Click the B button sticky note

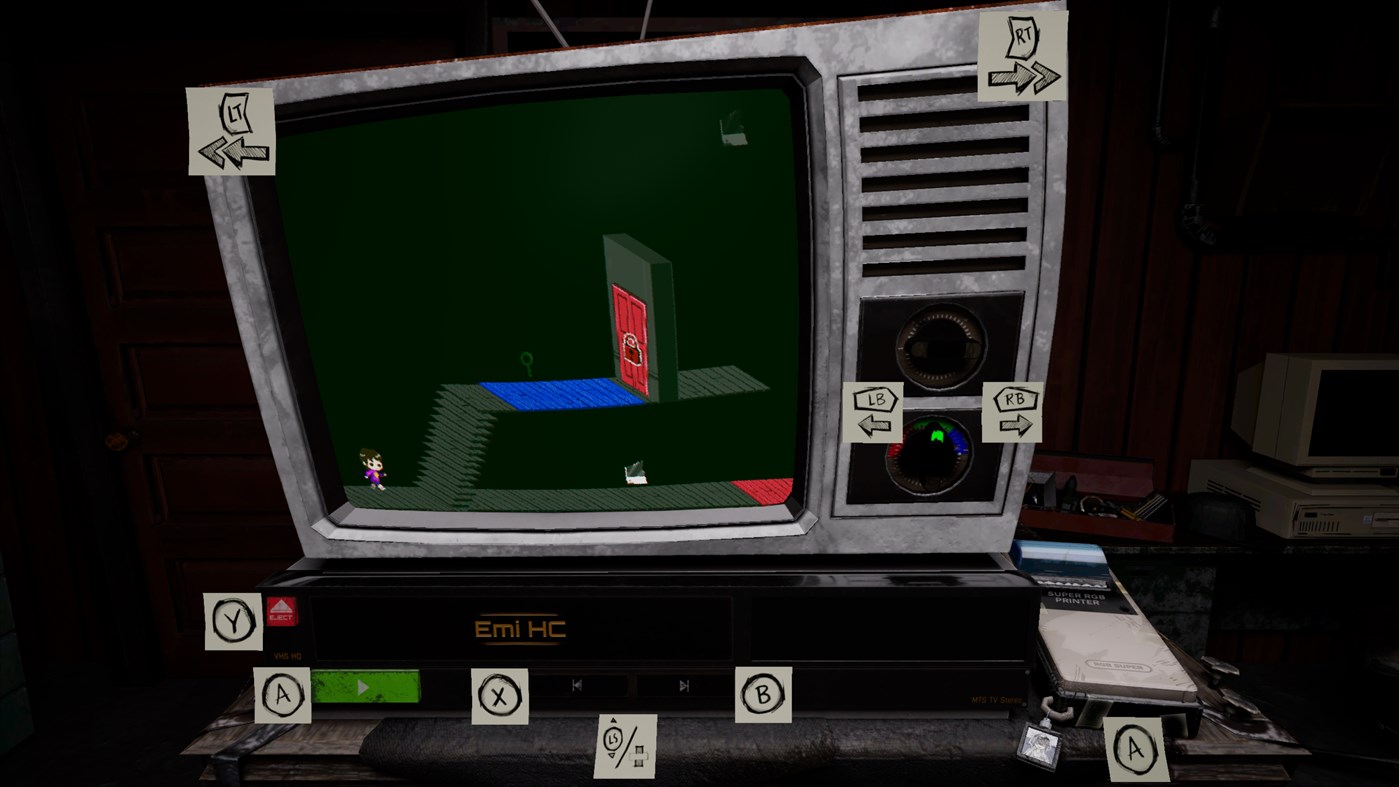tap(764, 692)
